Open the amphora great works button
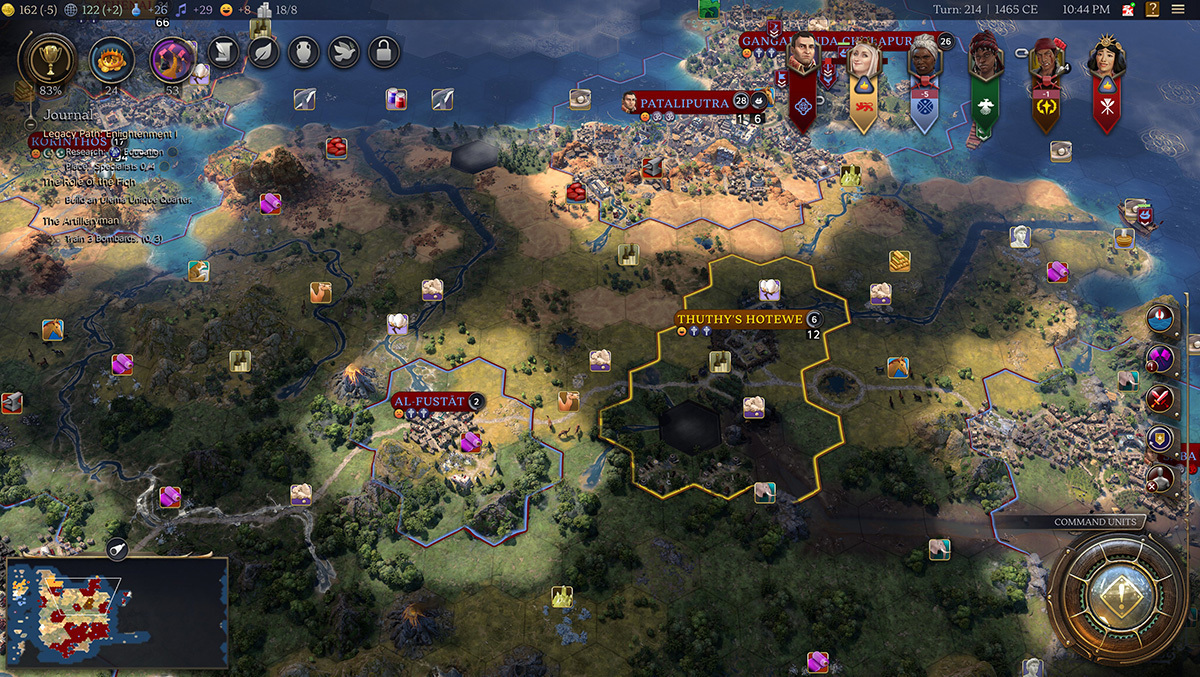 point(303,52)
